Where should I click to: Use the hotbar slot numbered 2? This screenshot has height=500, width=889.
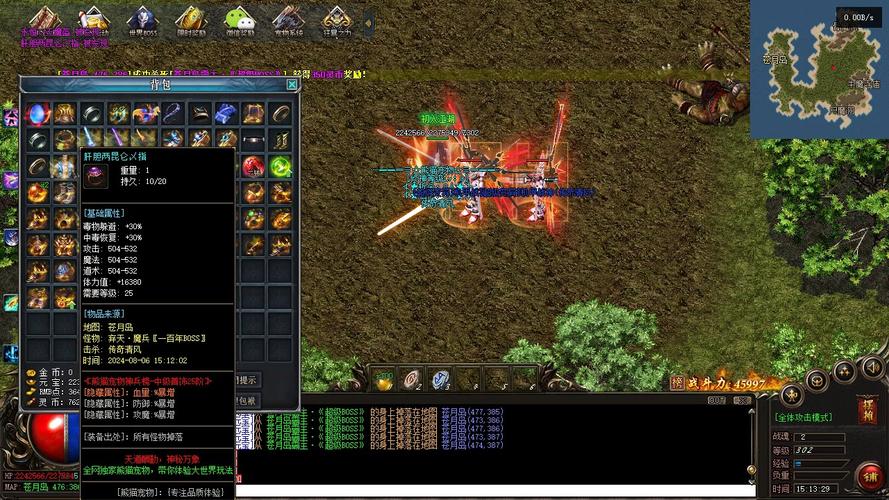(x=412, y=379)
